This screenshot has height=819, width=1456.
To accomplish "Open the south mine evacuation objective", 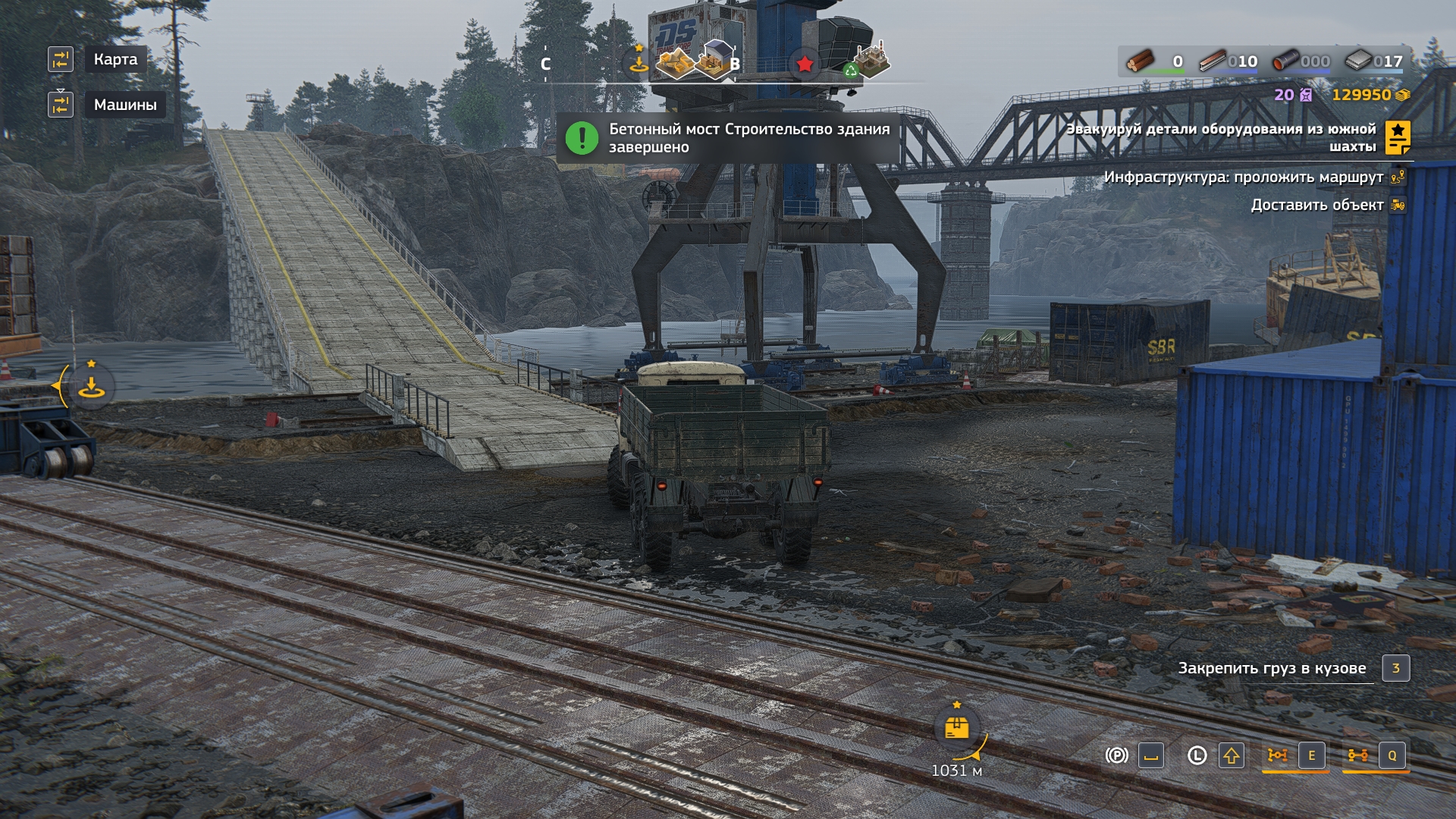I will 1221,137.
